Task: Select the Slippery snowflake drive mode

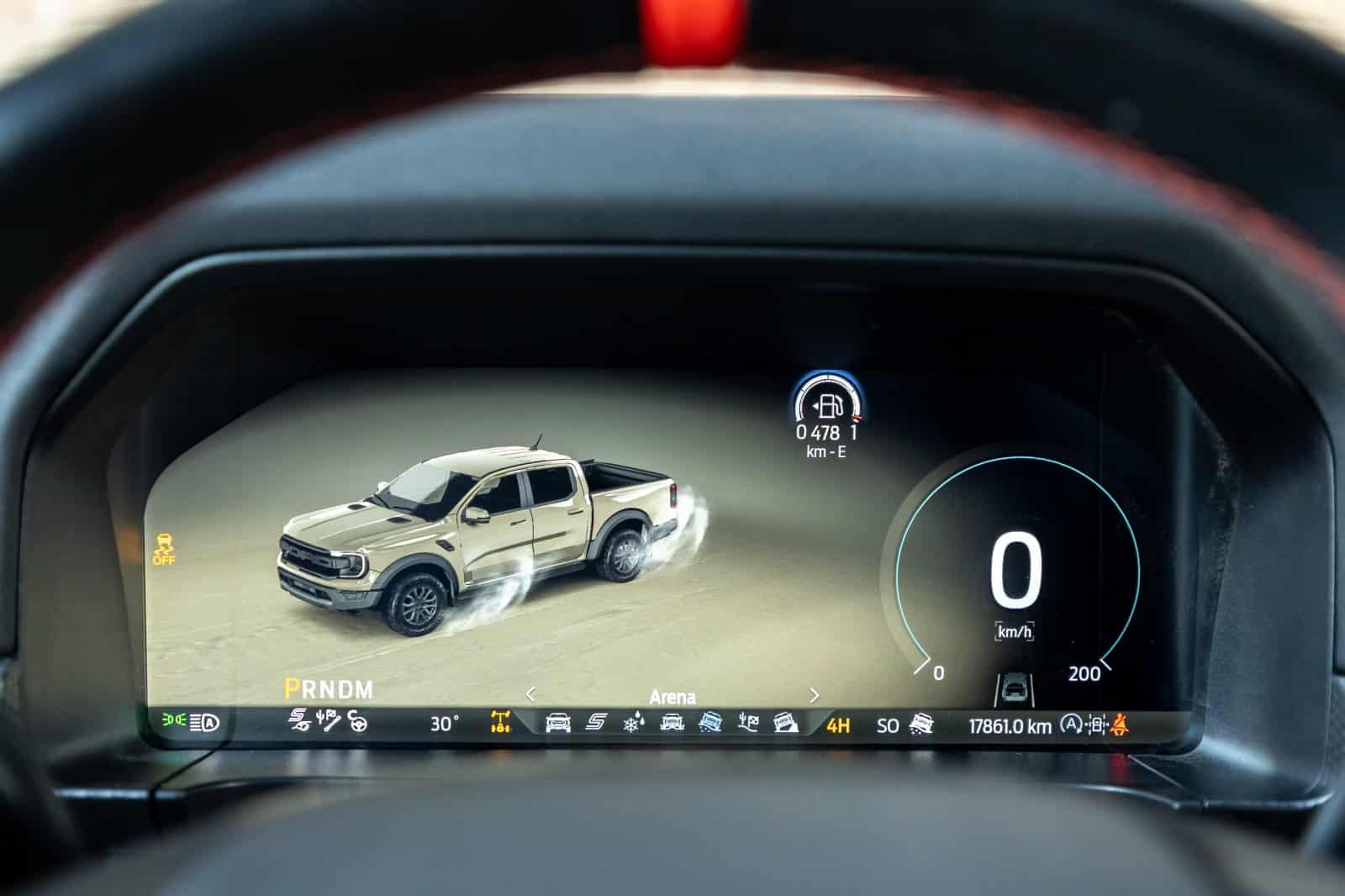Action: (x=632, y=723)
